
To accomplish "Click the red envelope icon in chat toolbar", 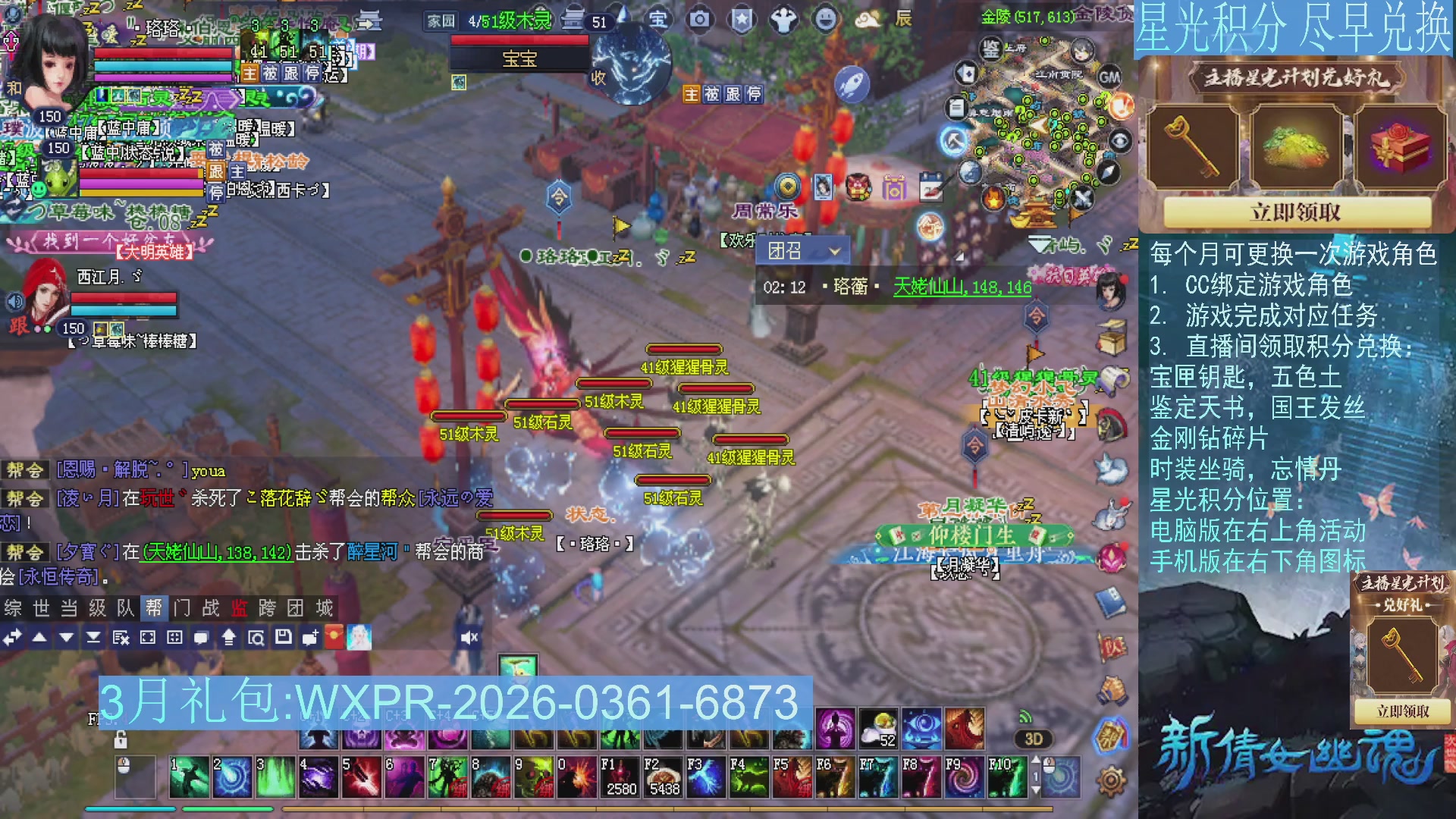I will 334,637.
